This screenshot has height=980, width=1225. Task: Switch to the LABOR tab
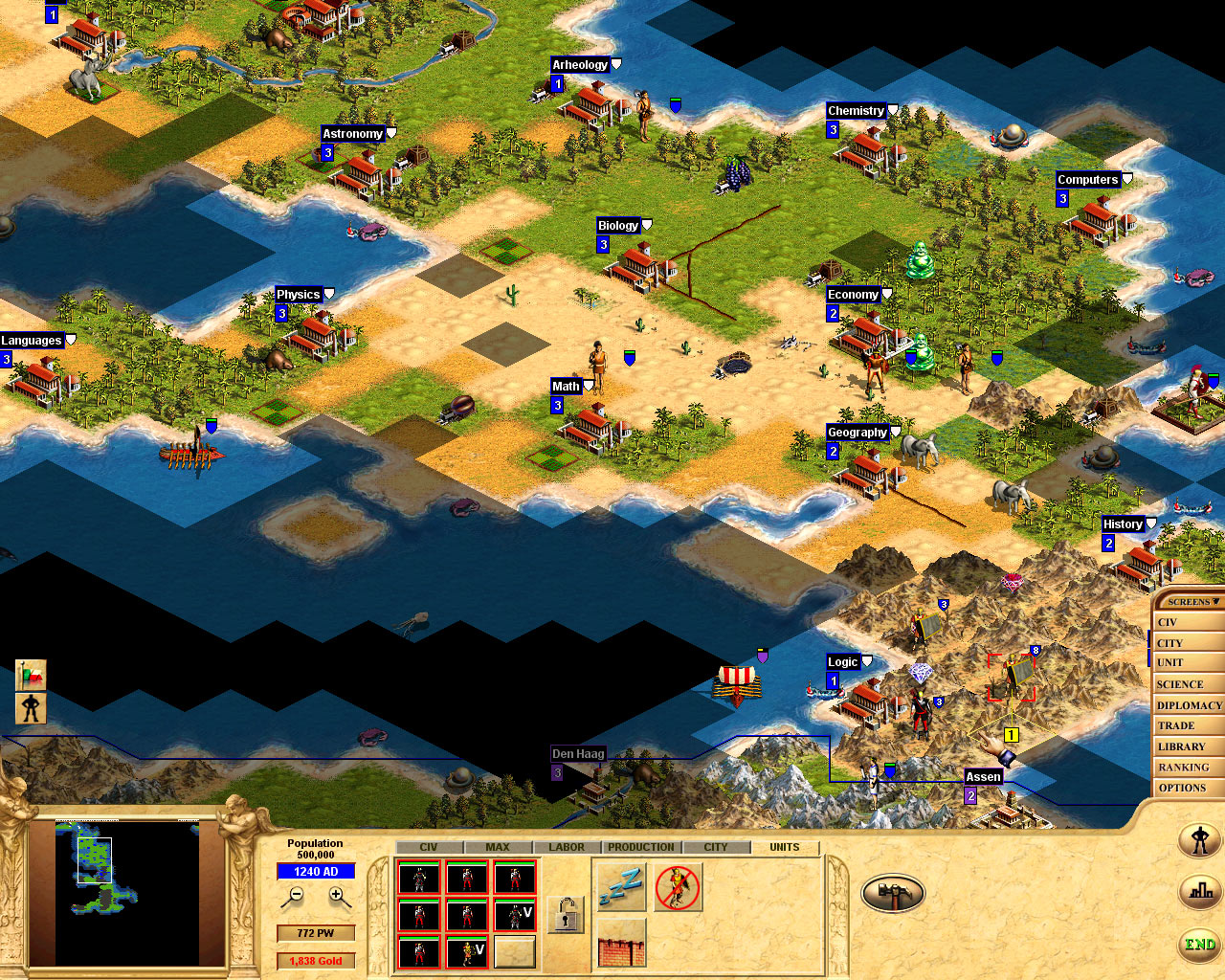coord(566,846)
